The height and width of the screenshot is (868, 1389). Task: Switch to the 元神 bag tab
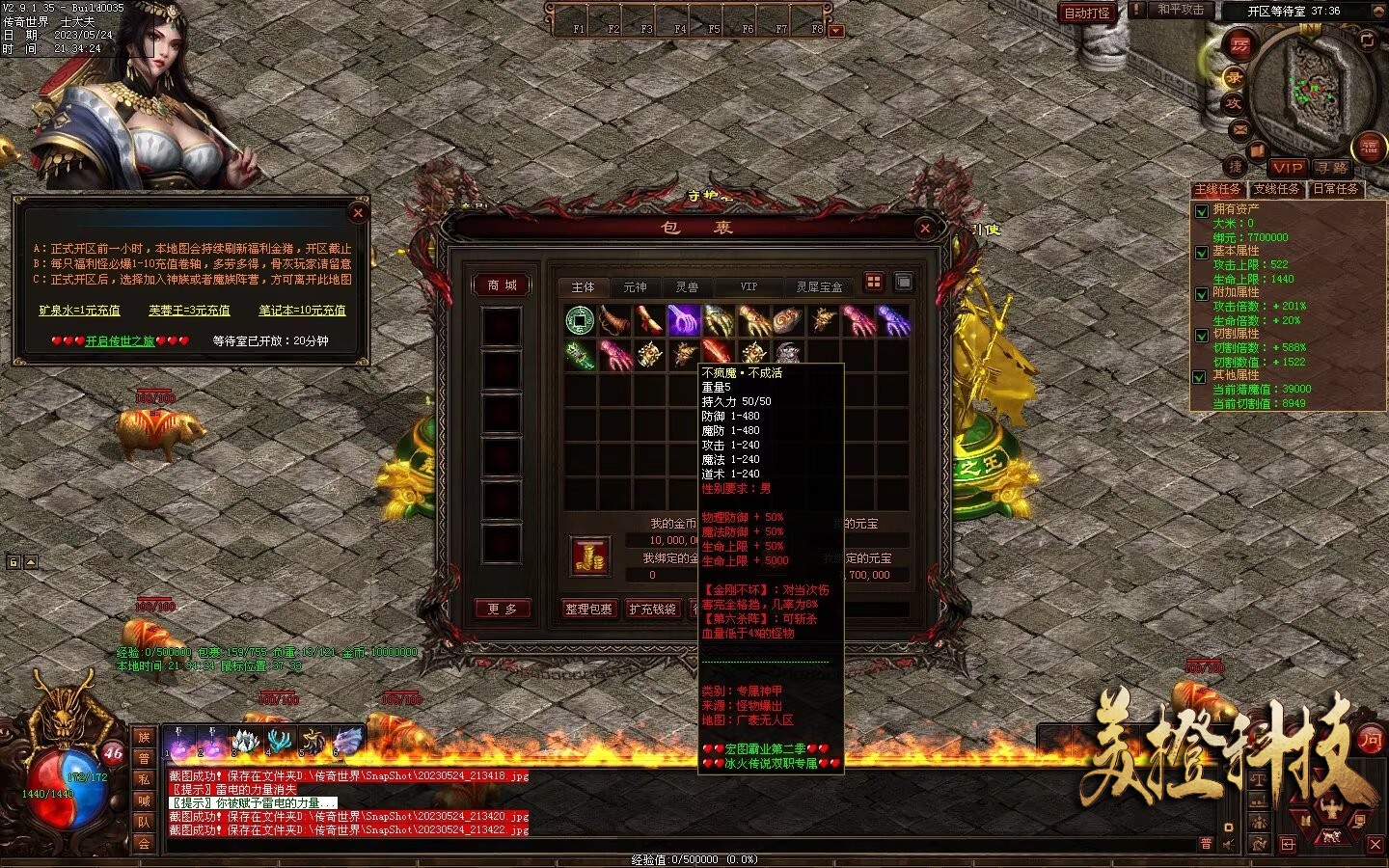(x=635, y=287)
